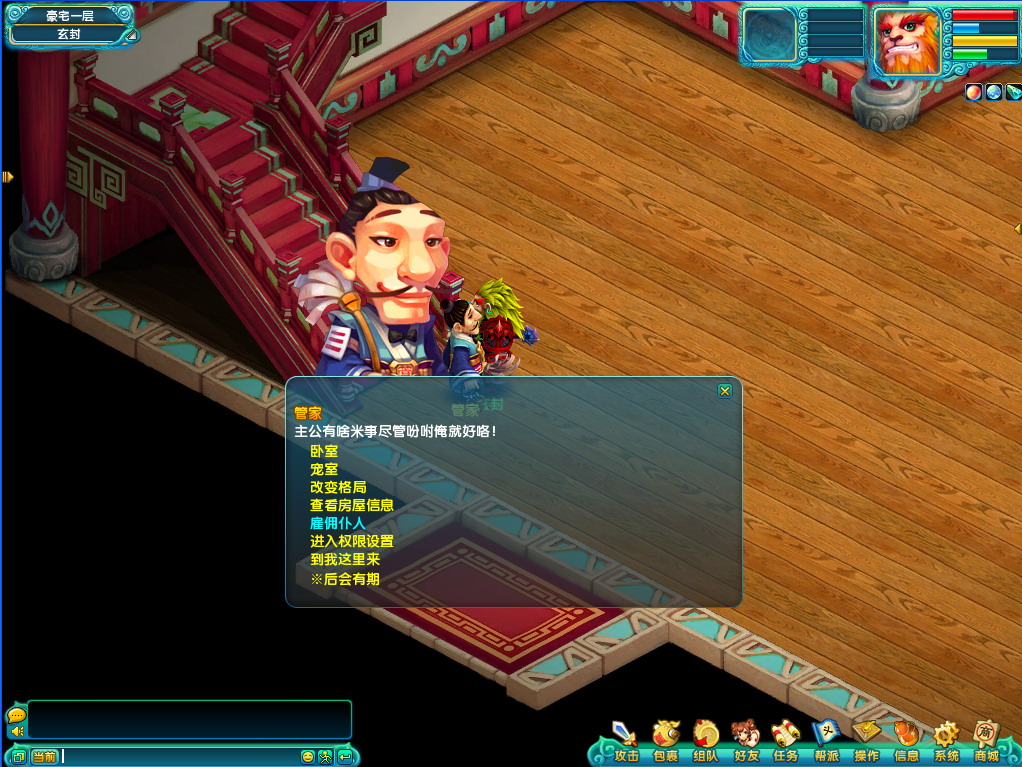Open the chat emoji smiley picker
The height and width of the screenshot is (767, 1022).
click(x=308, y=756)
